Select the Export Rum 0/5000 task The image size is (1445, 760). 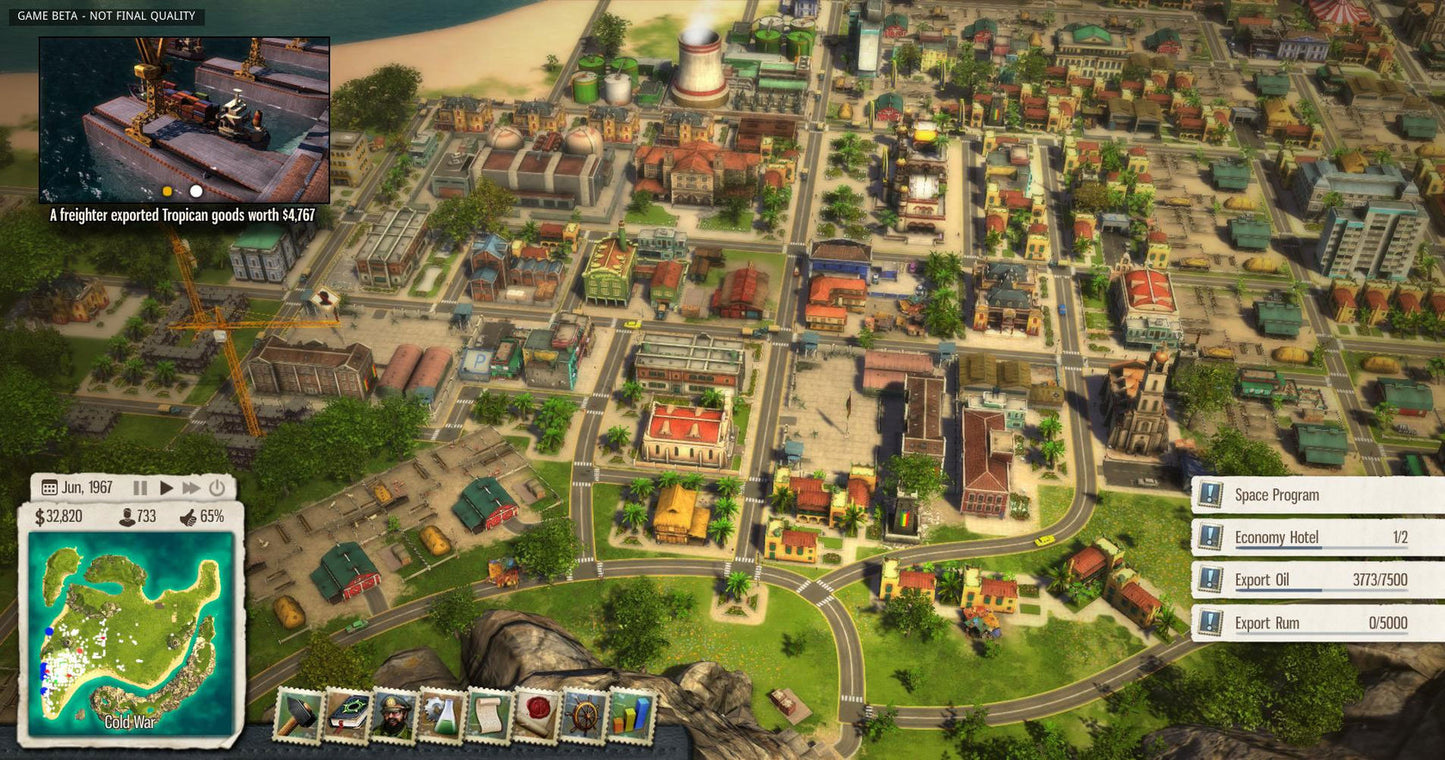tap(1300, 621)
